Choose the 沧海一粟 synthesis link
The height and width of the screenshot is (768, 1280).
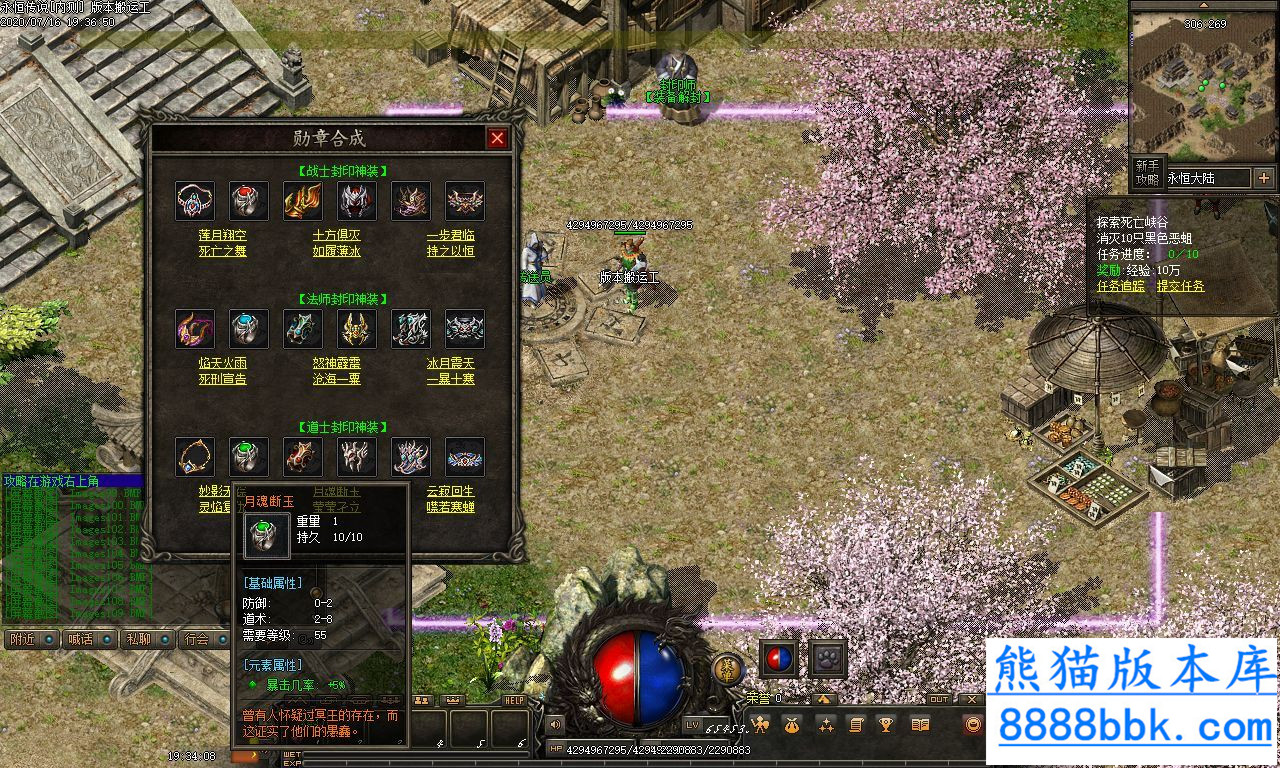pyautogui.click(x=336, y=379)
